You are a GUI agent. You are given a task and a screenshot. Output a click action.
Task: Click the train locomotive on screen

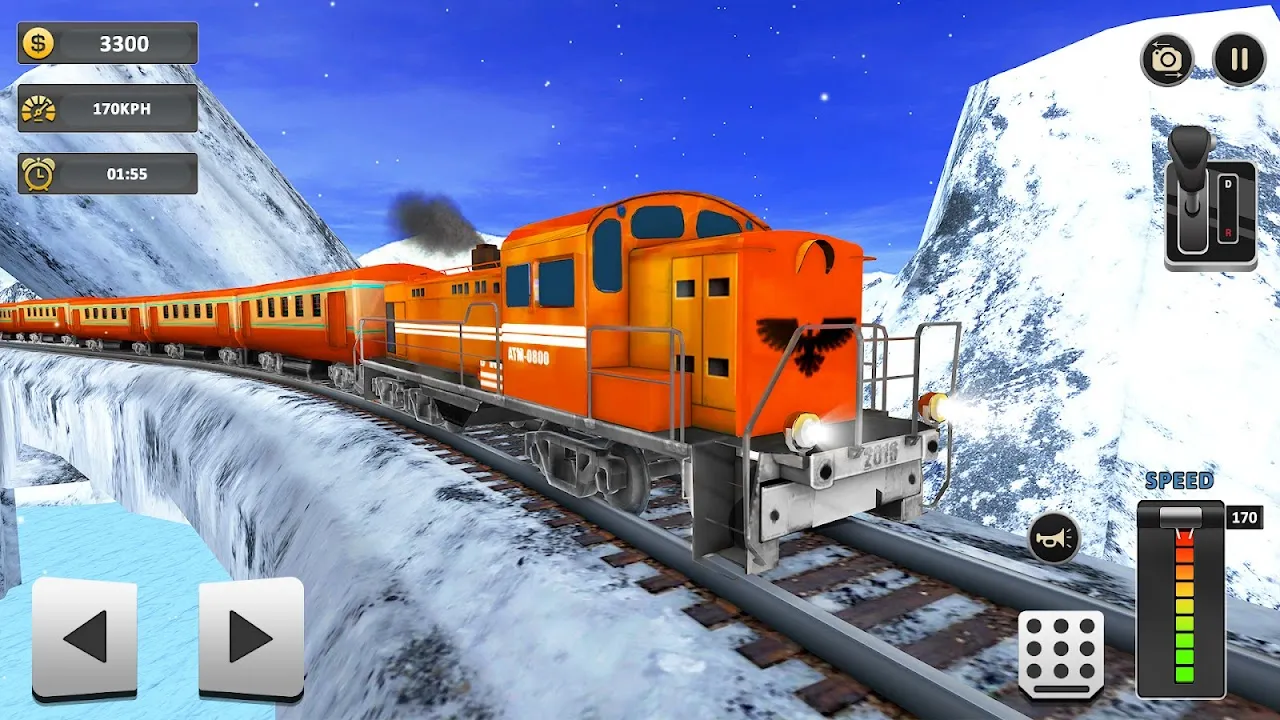(x=650, y=330)
